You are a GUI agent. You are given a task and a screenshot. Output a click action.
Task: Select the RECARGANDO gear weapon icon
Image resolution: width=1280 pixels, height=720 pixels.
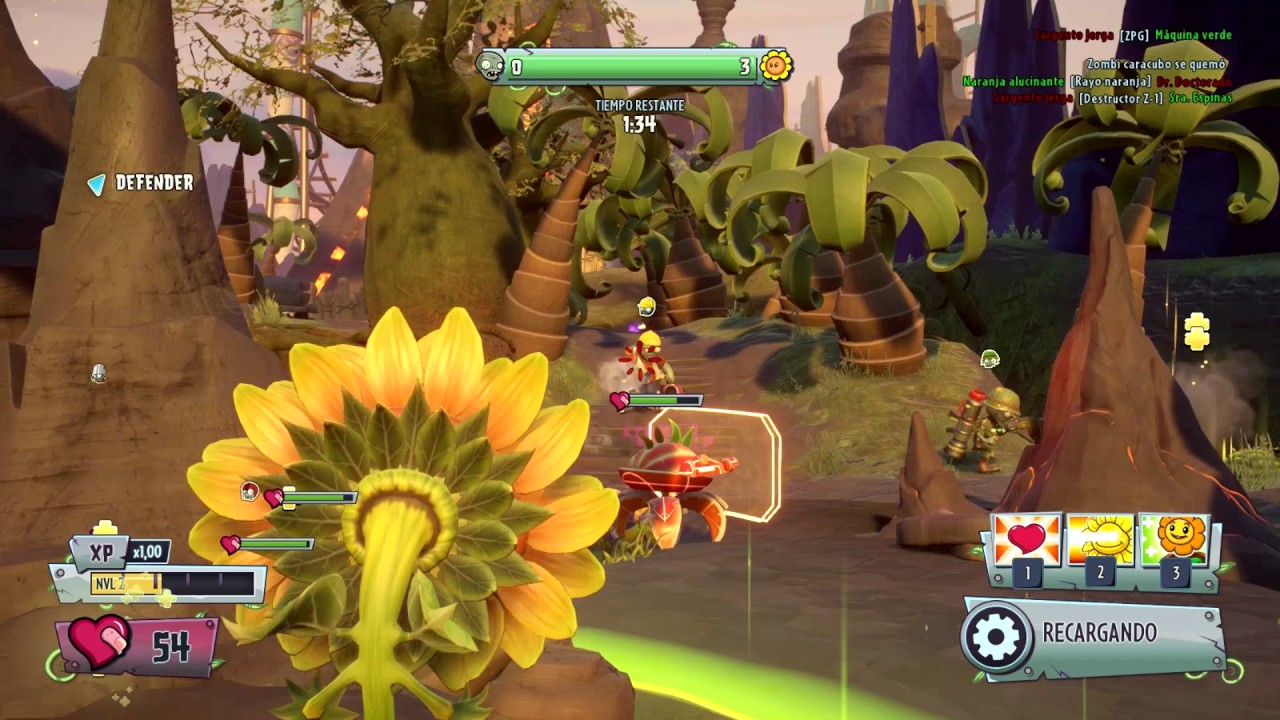[x=996, y=635]
